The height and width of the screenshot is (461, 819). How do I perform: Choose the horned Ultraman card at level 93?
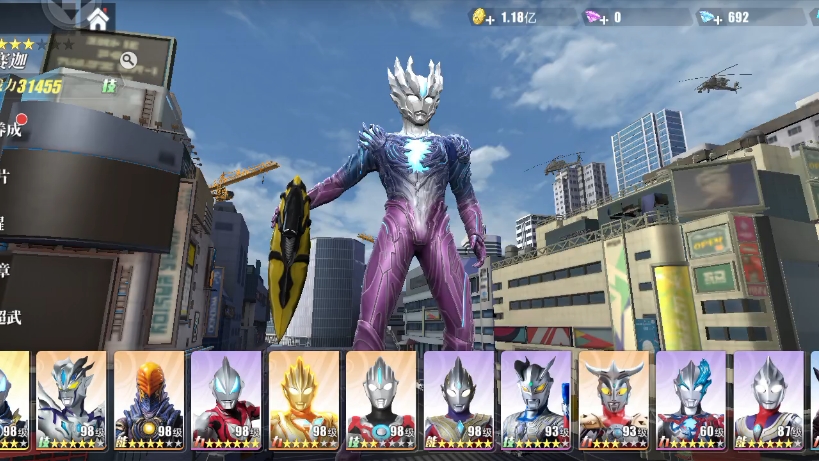[613, 400]
